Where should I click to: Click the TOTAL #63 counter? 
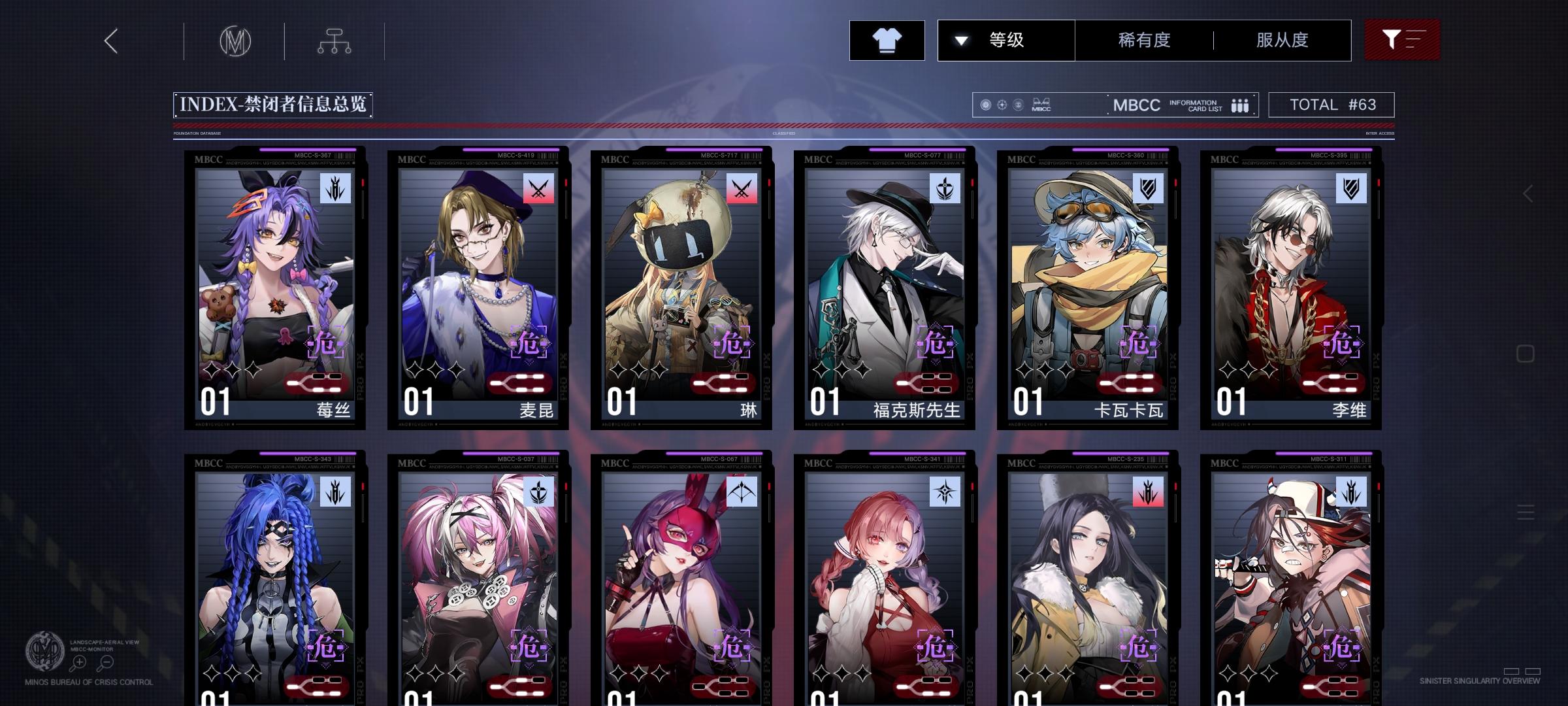point(1330,104)
